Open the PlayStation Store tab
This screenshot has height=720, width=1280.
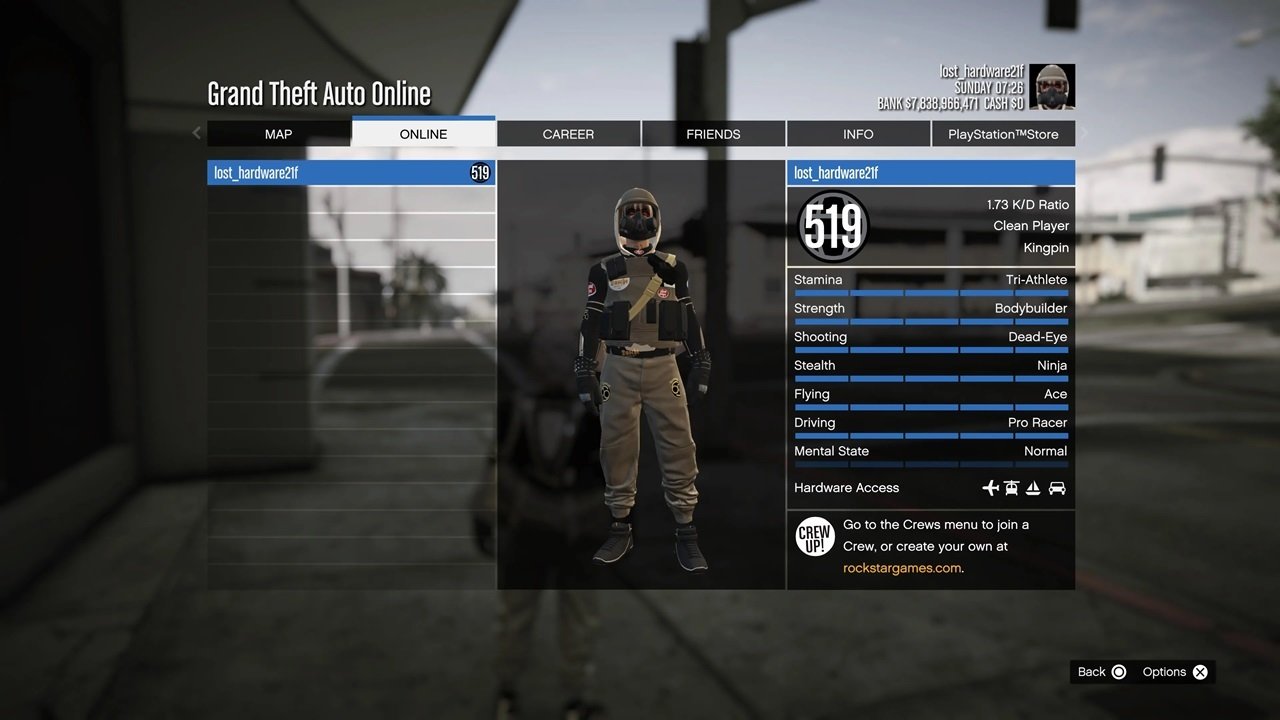click(x=1004, y=133)
